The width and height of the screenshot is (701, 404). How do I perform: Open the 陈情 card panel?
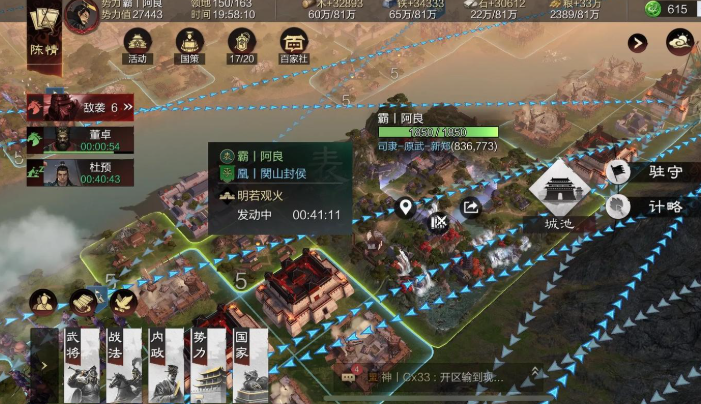41,33
